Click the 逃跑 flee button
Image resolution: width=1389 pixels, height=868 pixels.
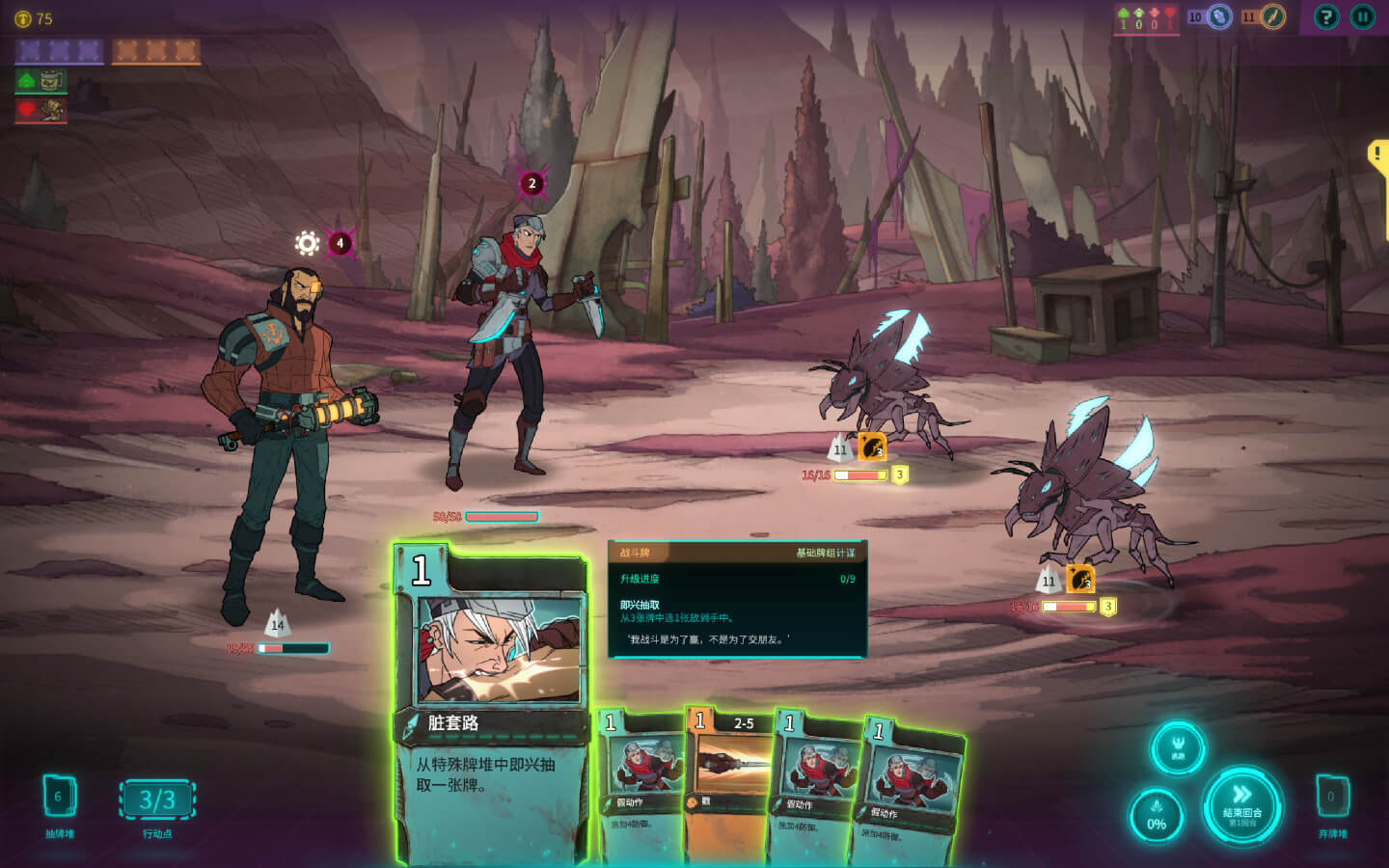coord(1177,747)
